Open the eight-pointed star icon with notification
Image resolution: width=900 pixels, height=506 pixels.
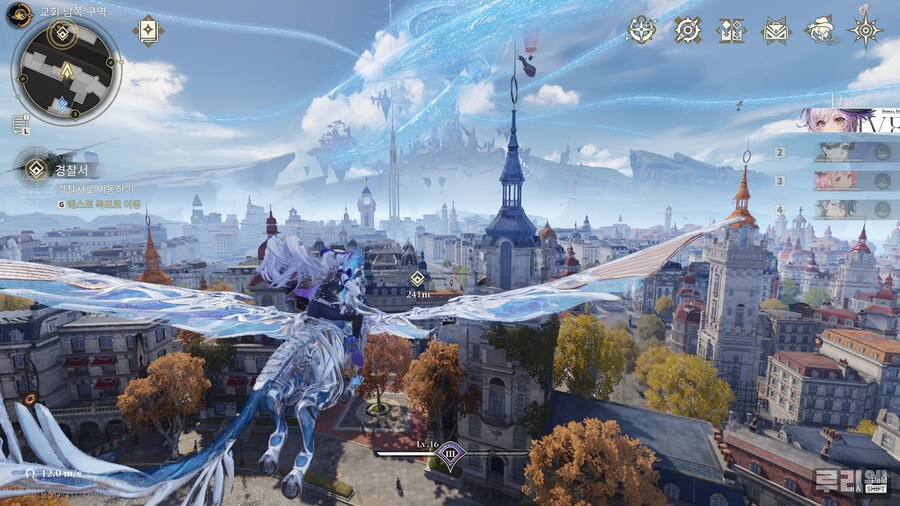(865, 30)
